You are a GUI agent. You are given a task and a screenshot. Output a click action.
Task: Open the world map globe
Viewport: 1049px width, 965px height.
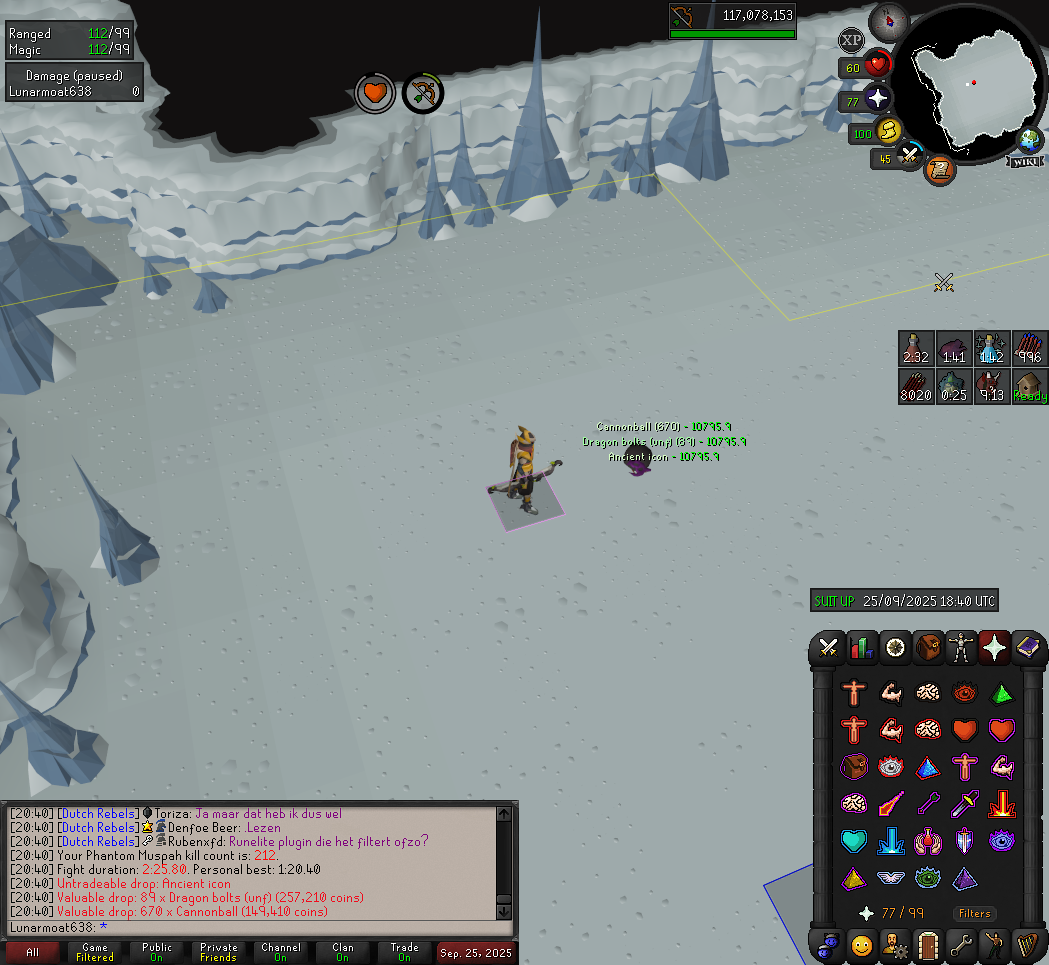(x=1029, y=140)
